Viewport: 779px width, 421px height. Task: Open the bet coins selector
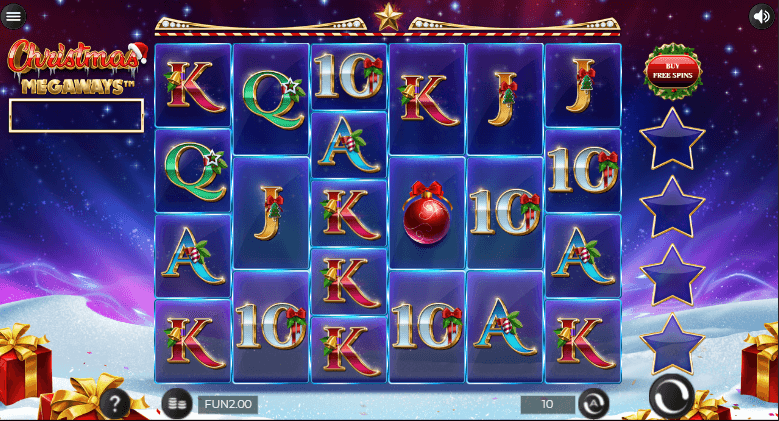[176, 404]
